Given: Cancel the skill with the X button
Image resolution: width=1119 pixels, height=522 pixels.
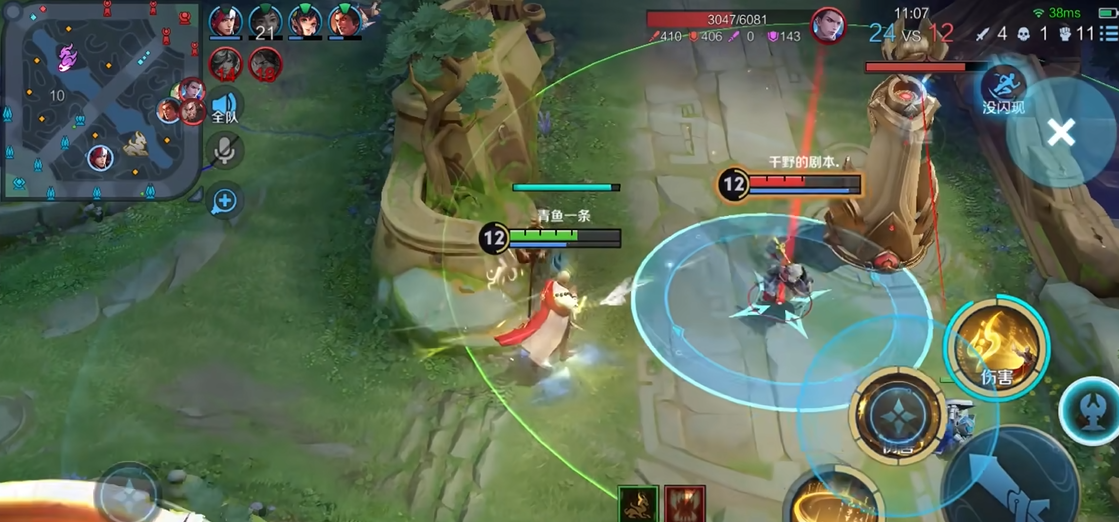Looking at the screenshot, I should (1061, 132).
